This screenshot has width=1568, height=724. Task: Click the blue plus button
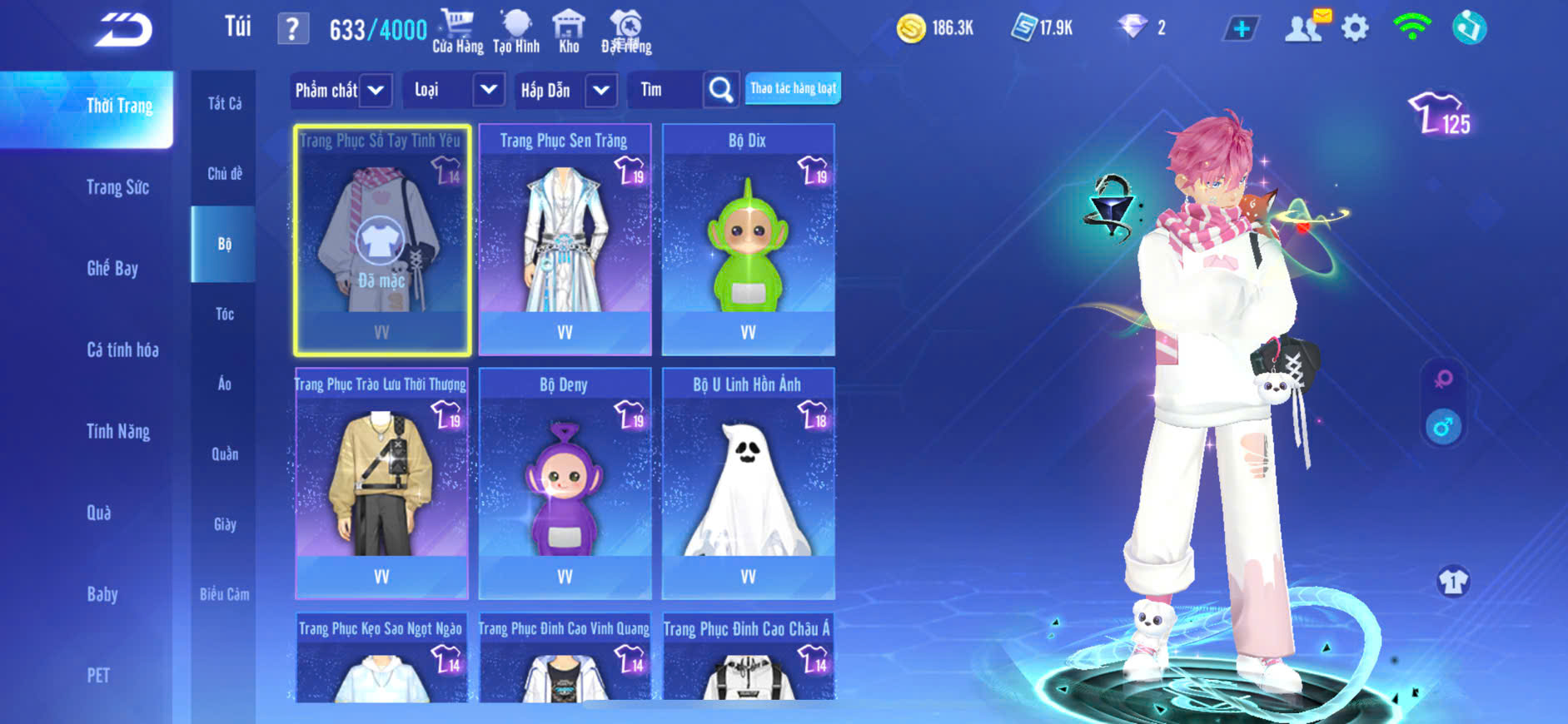(1241, 29)
